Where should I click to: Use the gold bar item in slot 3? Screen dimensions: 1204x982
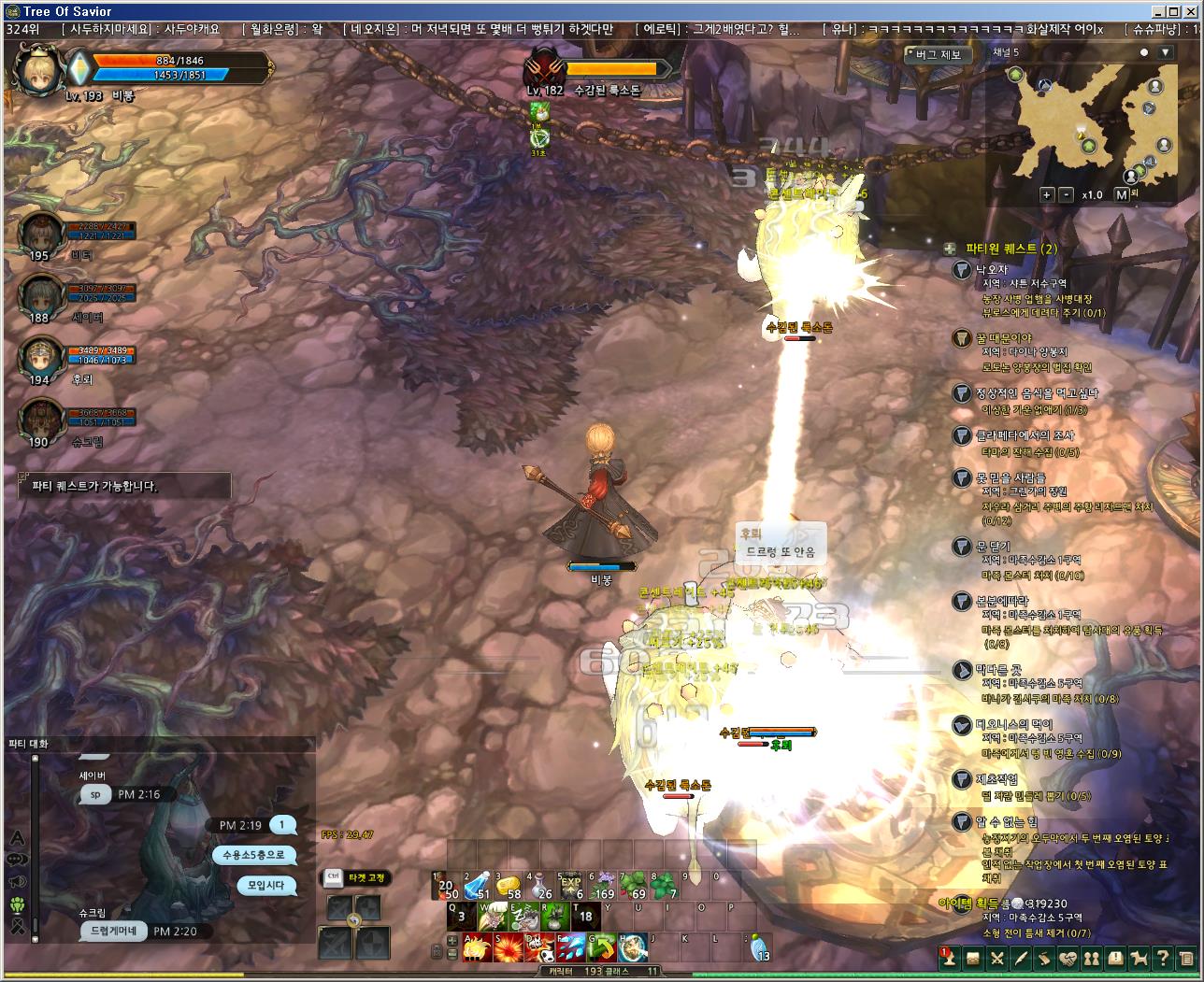pyautogui.click(x=509, y=886)
